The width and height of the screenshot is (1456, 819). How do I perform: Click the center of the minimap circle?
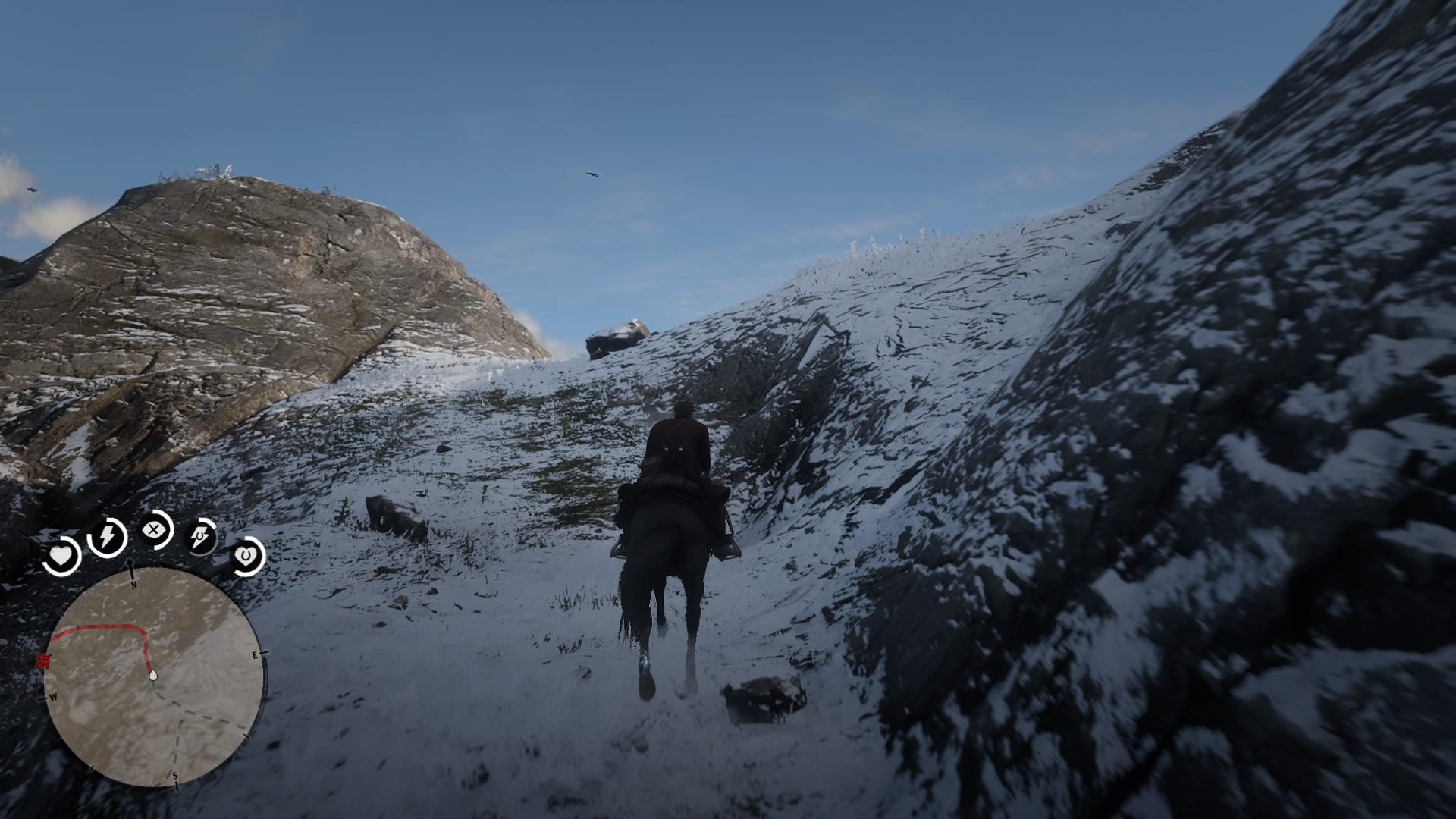click(155, 679)
